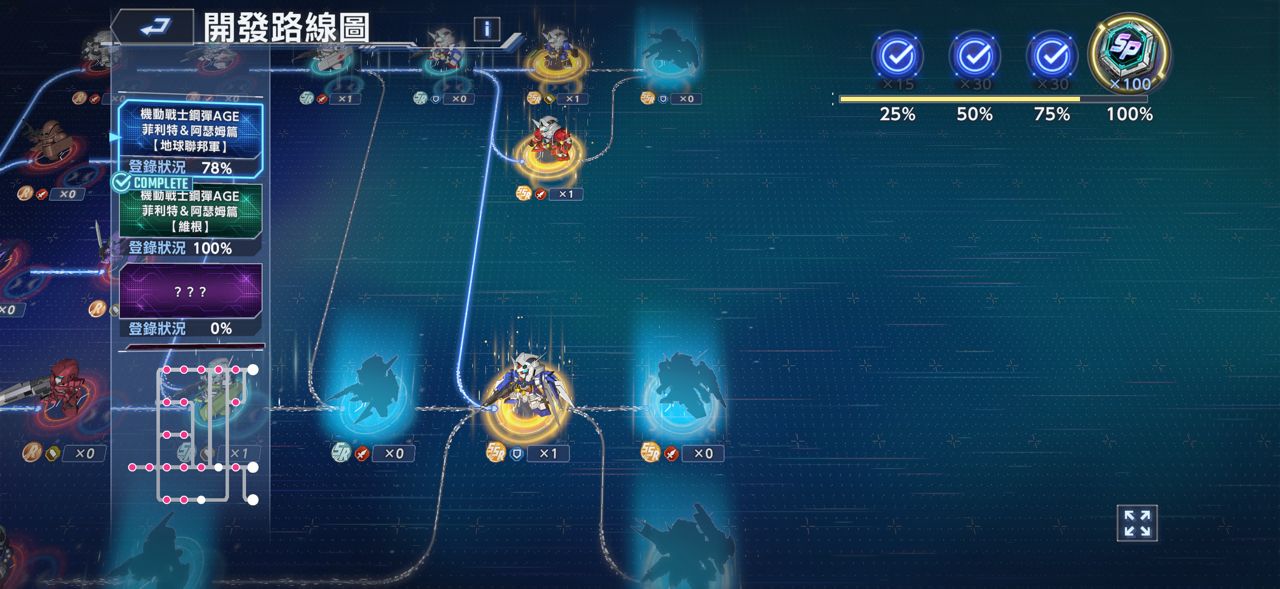
Task: View the 50% milestone reward
Action: tap(974, 56)
